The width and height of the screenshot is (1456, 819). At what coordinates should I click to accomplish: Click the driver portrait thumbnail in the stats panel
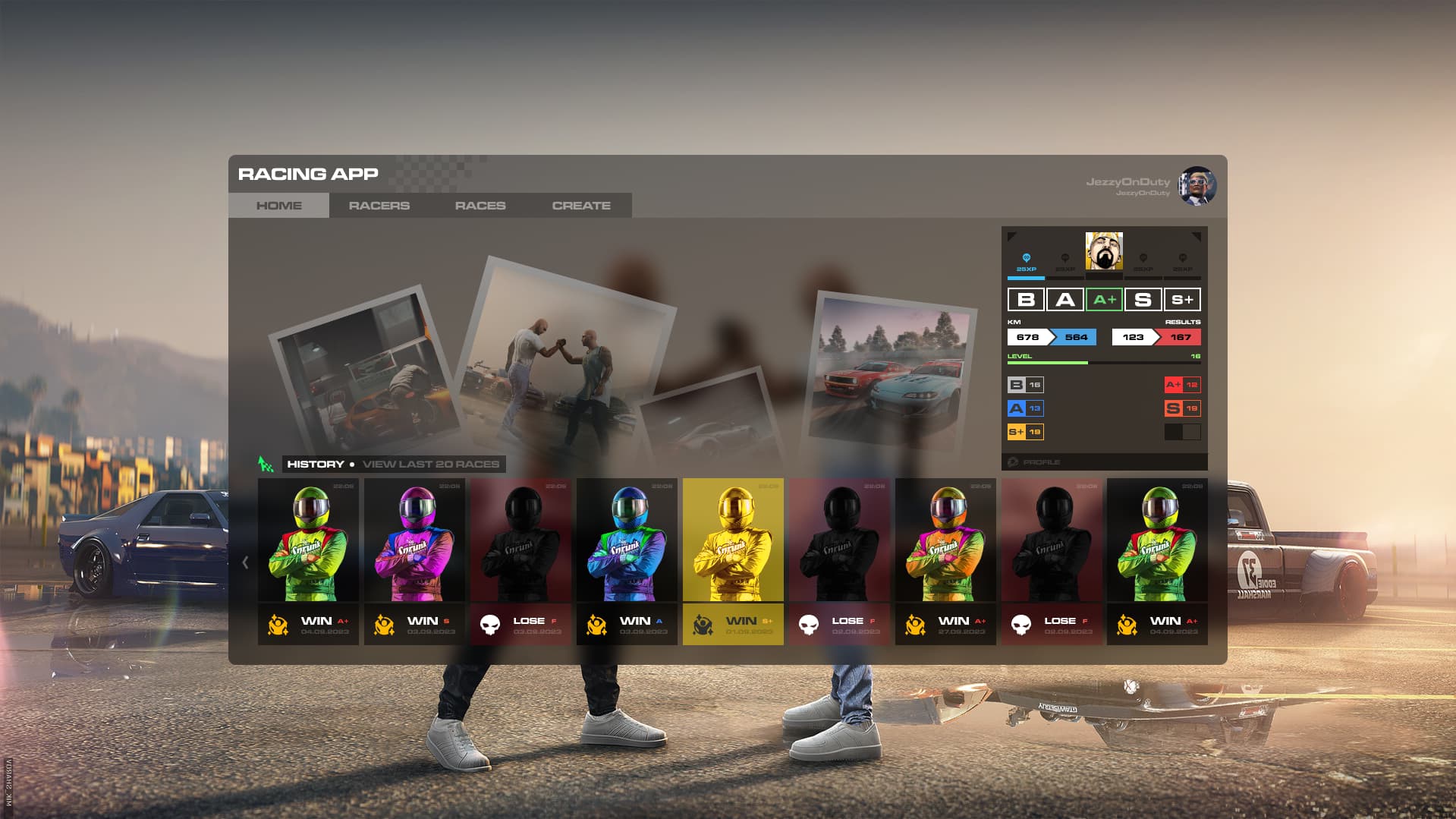tap(1103, 251)
